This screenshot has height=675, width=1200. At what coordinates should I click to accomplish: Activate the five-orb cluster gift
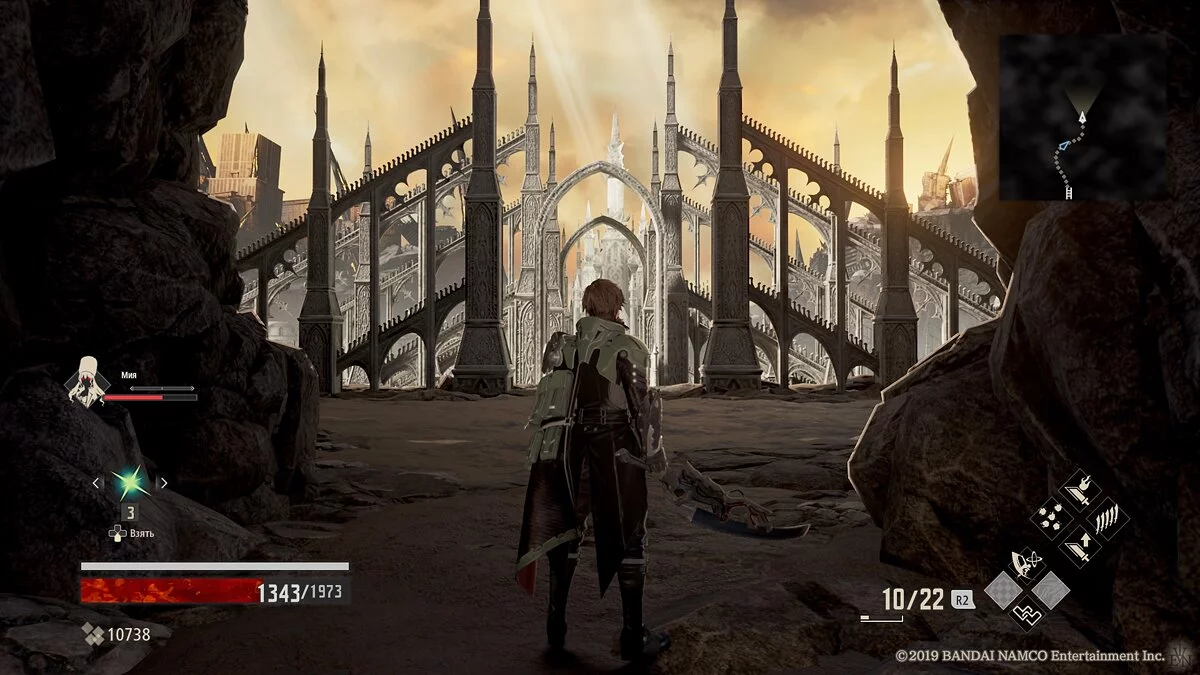pos(1053,517)
